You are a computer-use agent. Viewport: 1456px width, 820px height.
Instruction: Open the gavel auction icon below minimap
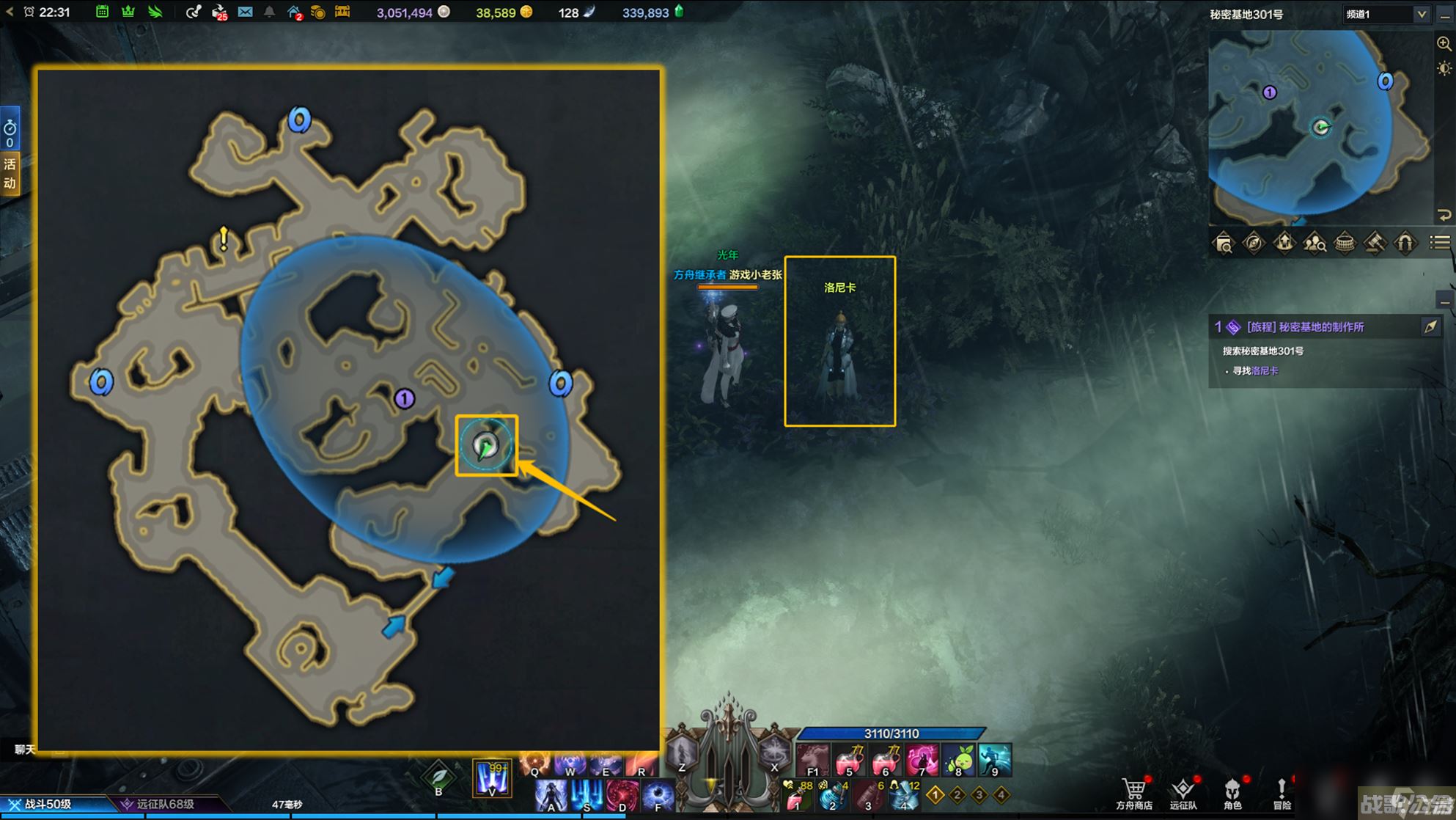[x=1375, y=243]
